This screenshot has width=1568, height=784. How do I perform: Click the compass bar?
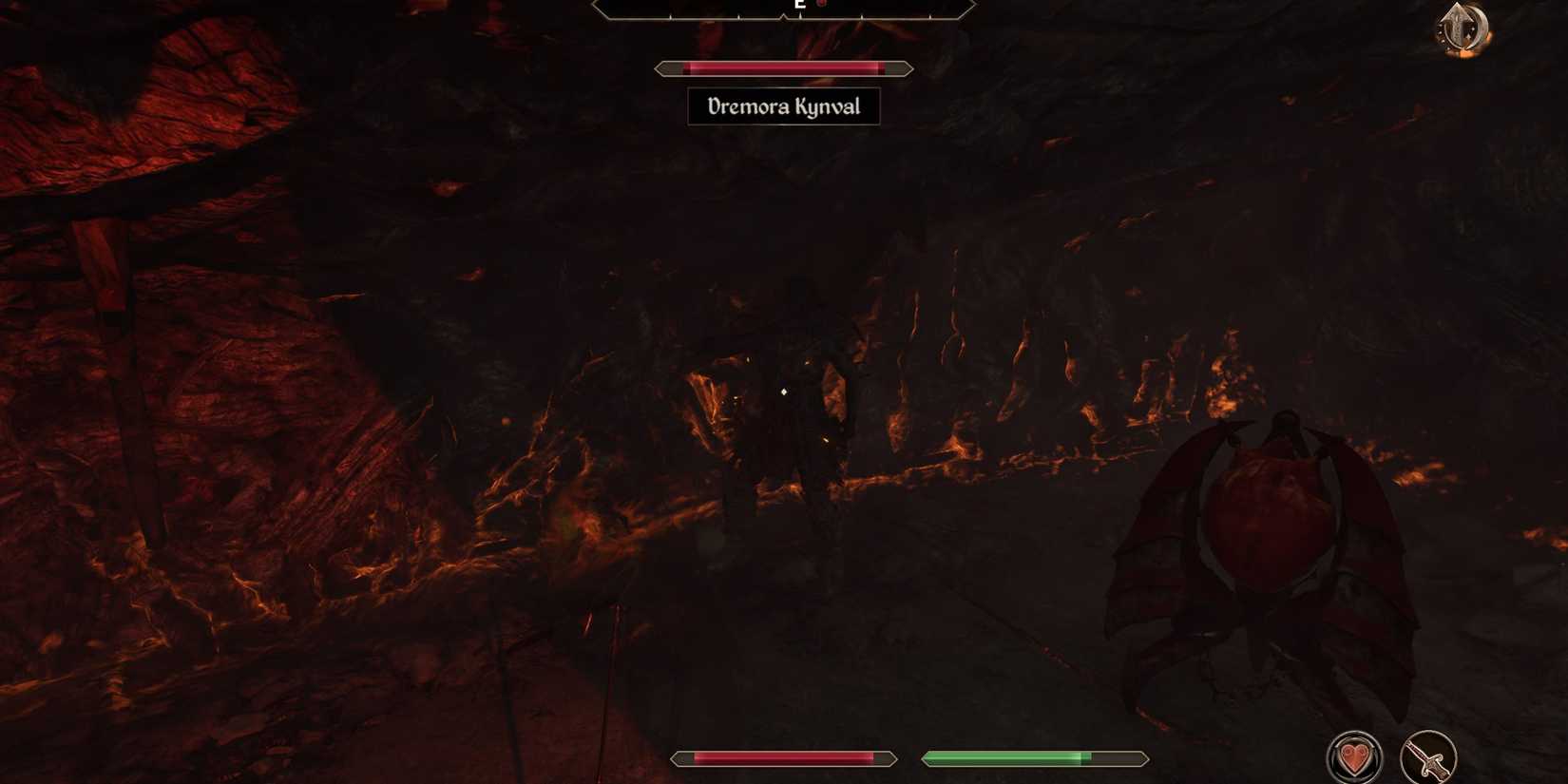(x=784, y=9)
